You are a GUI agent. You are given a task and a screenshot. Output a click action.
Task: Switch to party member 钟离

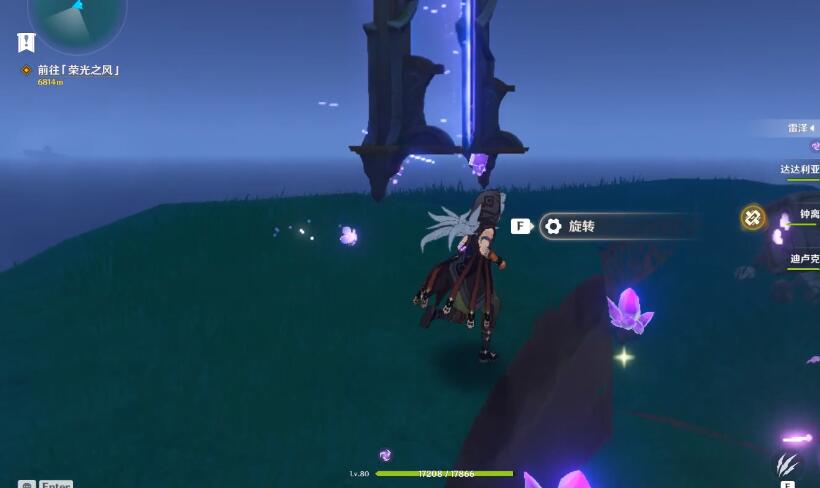click(x=806, y=215)
